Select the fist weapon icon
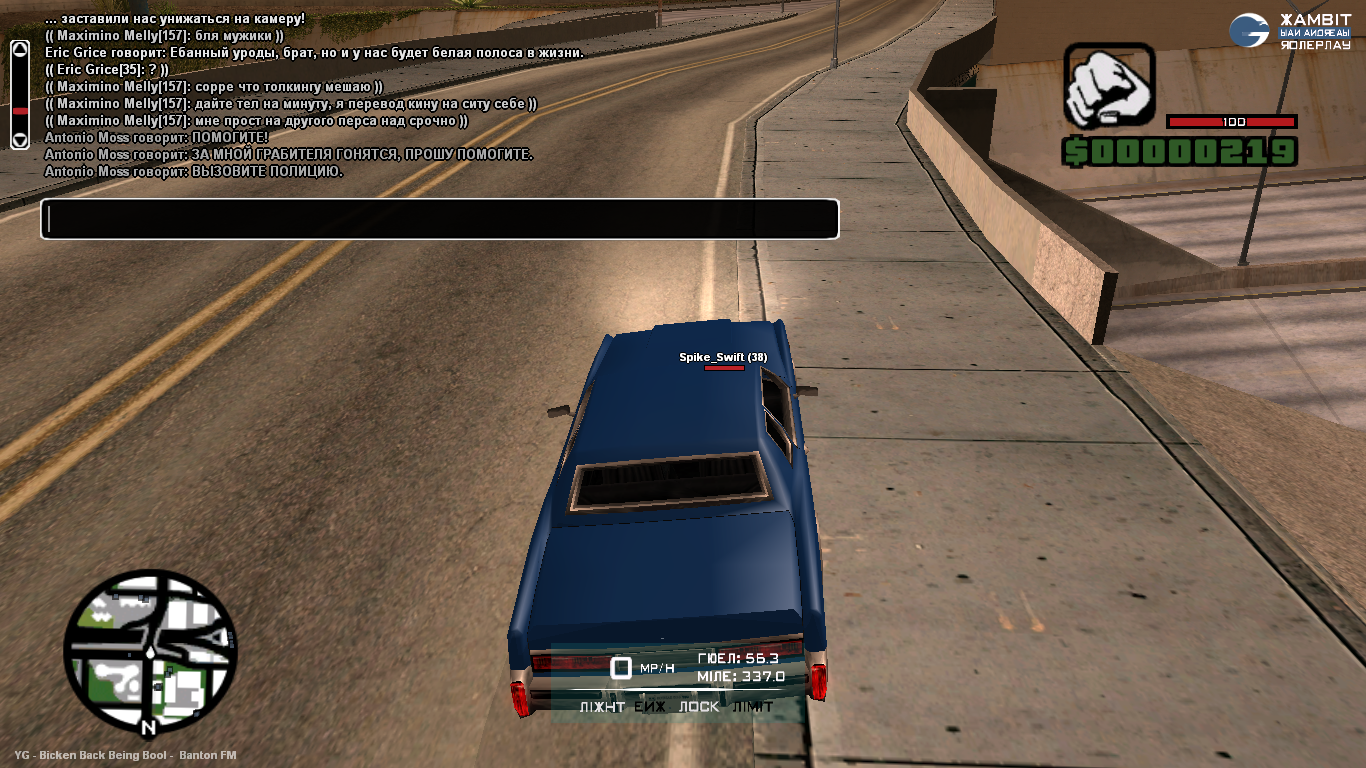This screenshot has width=1366, height=768. pos(1108,85)
